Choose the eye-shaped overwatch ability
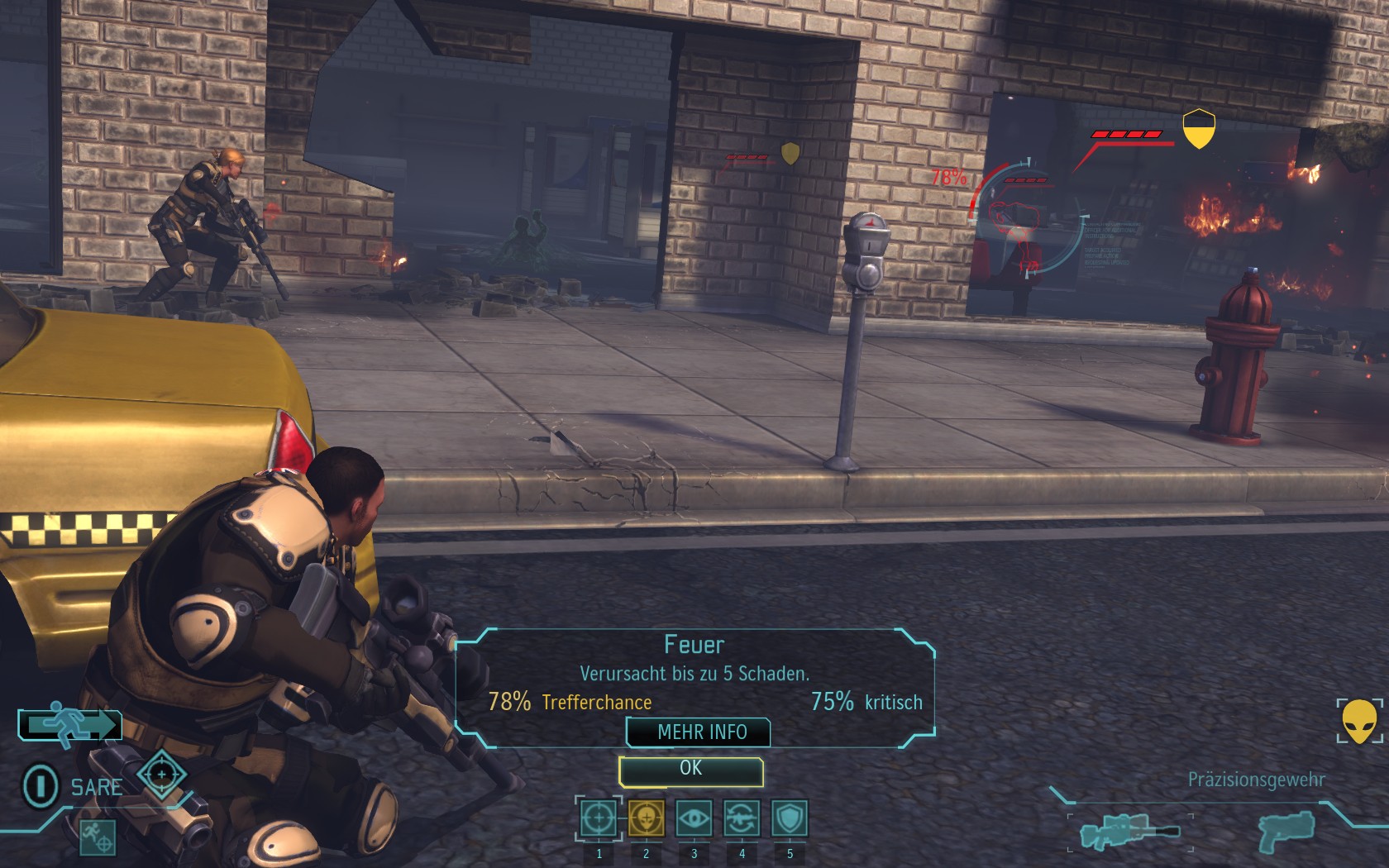The height and width of the screenshot is (868, 1389). (x=694, y=818)
